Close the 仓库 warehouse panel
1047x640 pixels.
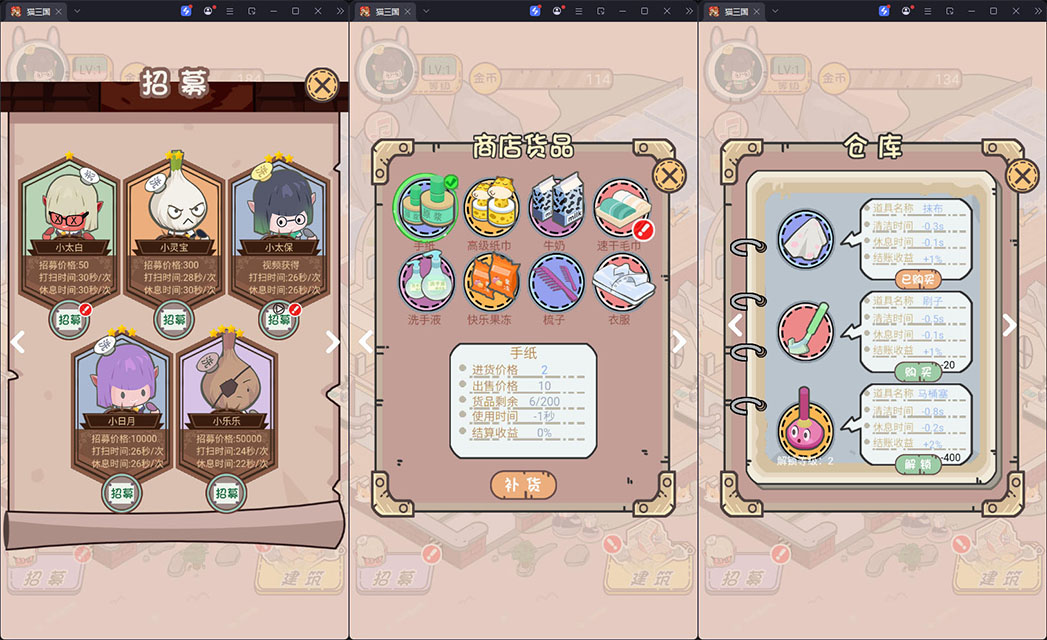[1022, 176]
